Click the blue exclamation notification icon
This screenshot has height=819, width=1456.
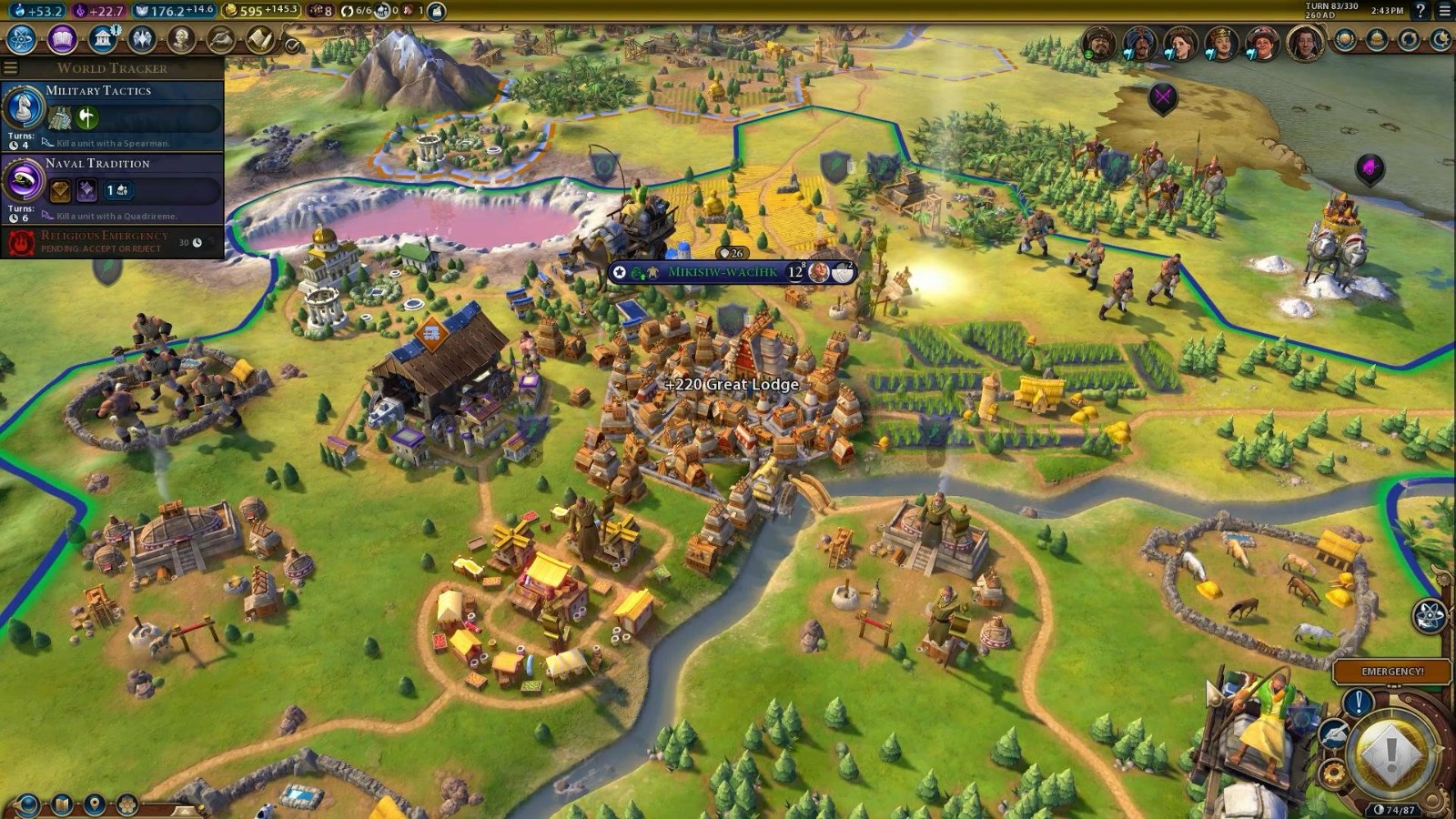[x=1358, y=703]
